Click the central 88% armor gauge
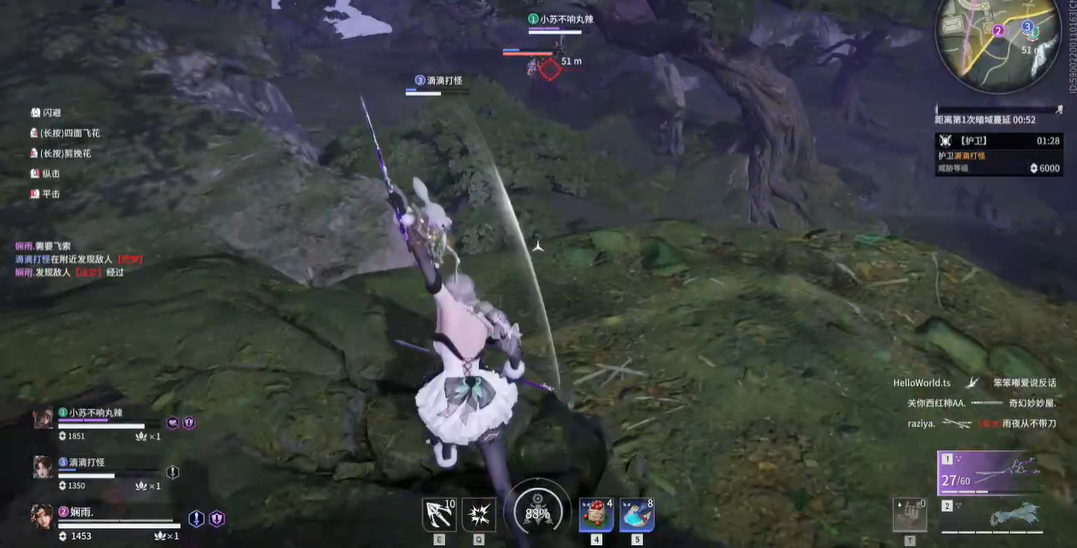The height and width of the screenshot is (548, 1077). coord(538,512)
